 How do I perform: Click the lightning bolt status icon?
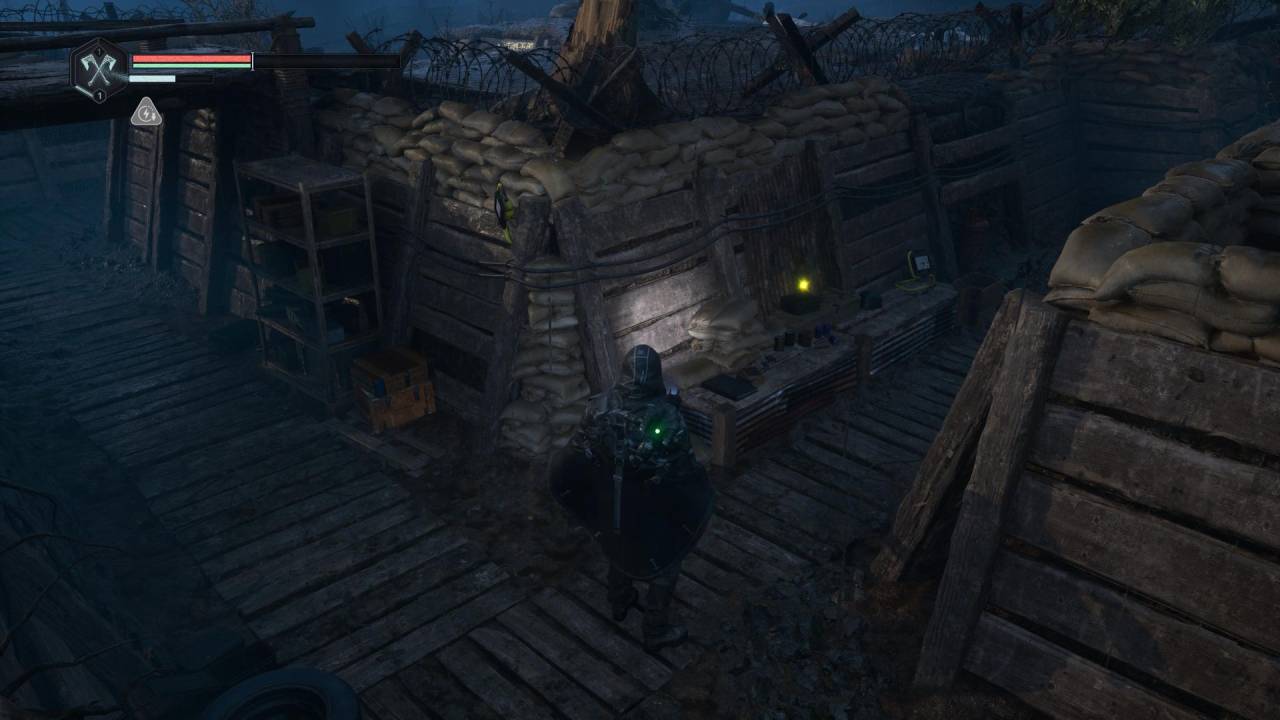click(x=146, y=113)
